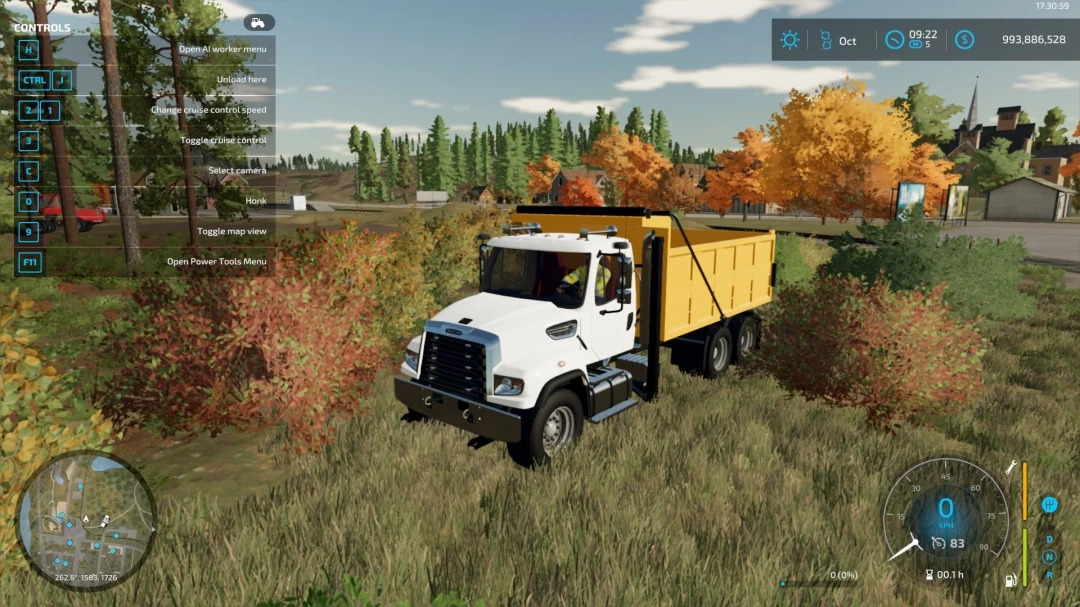Click the fuel pump icon

click(x=1010, y=579)
